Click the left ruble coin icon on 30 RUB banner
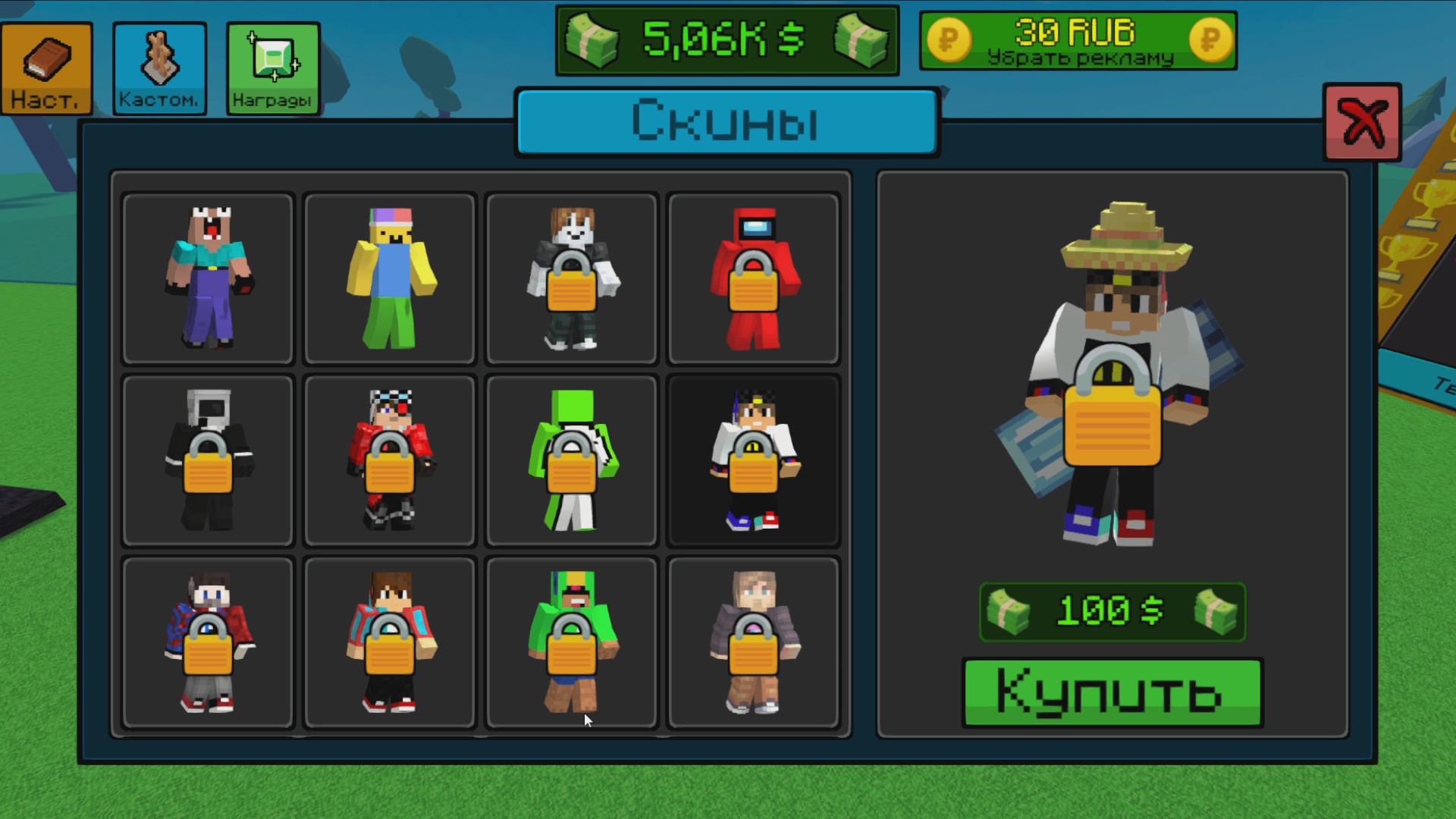This screenshot has width=1456, height=819. pyautogui.click(x=950, y=40)
